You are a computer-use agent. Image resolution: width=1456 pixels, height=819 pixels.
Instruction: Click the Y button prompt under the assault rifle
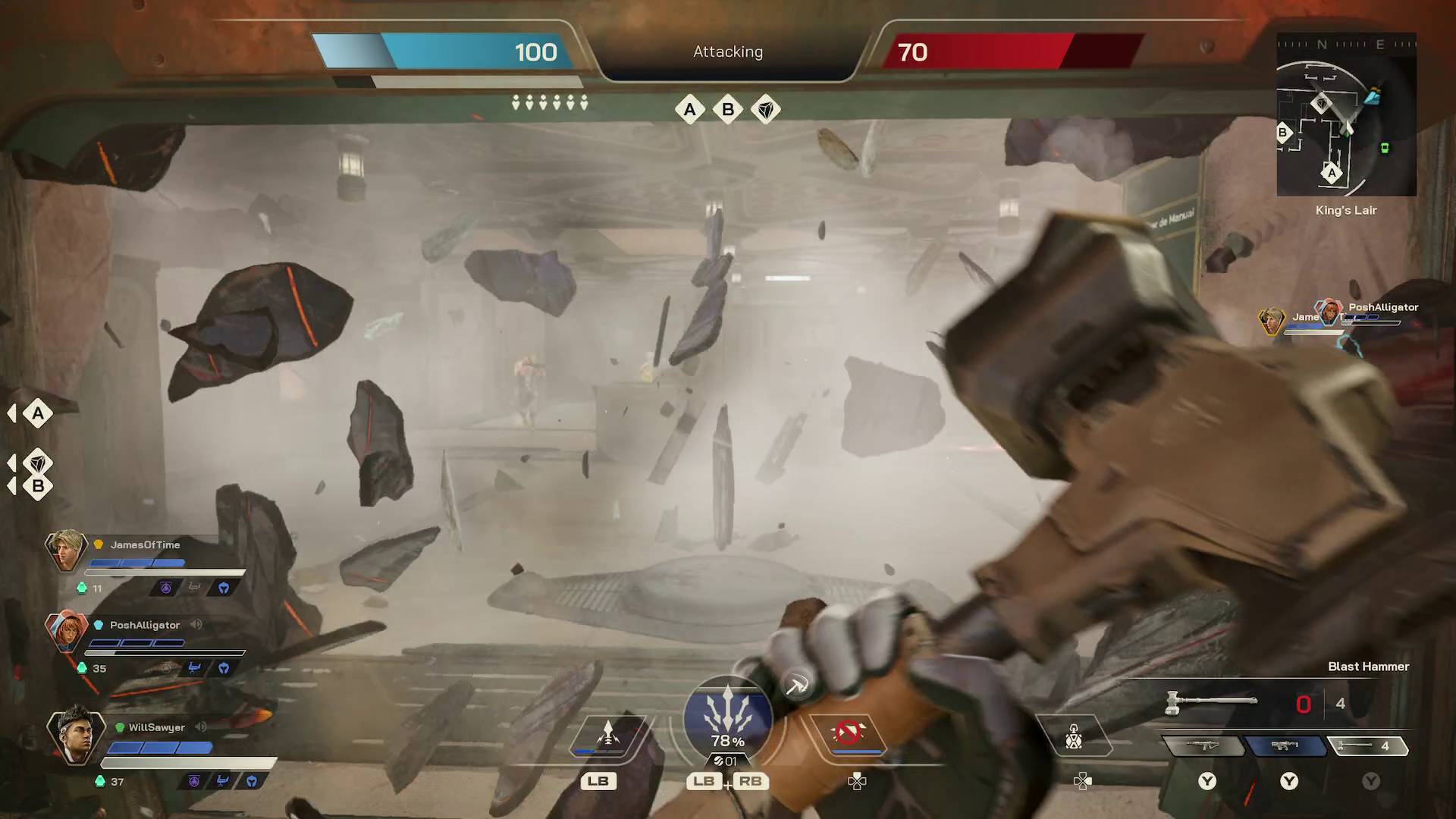point(1207,782)
